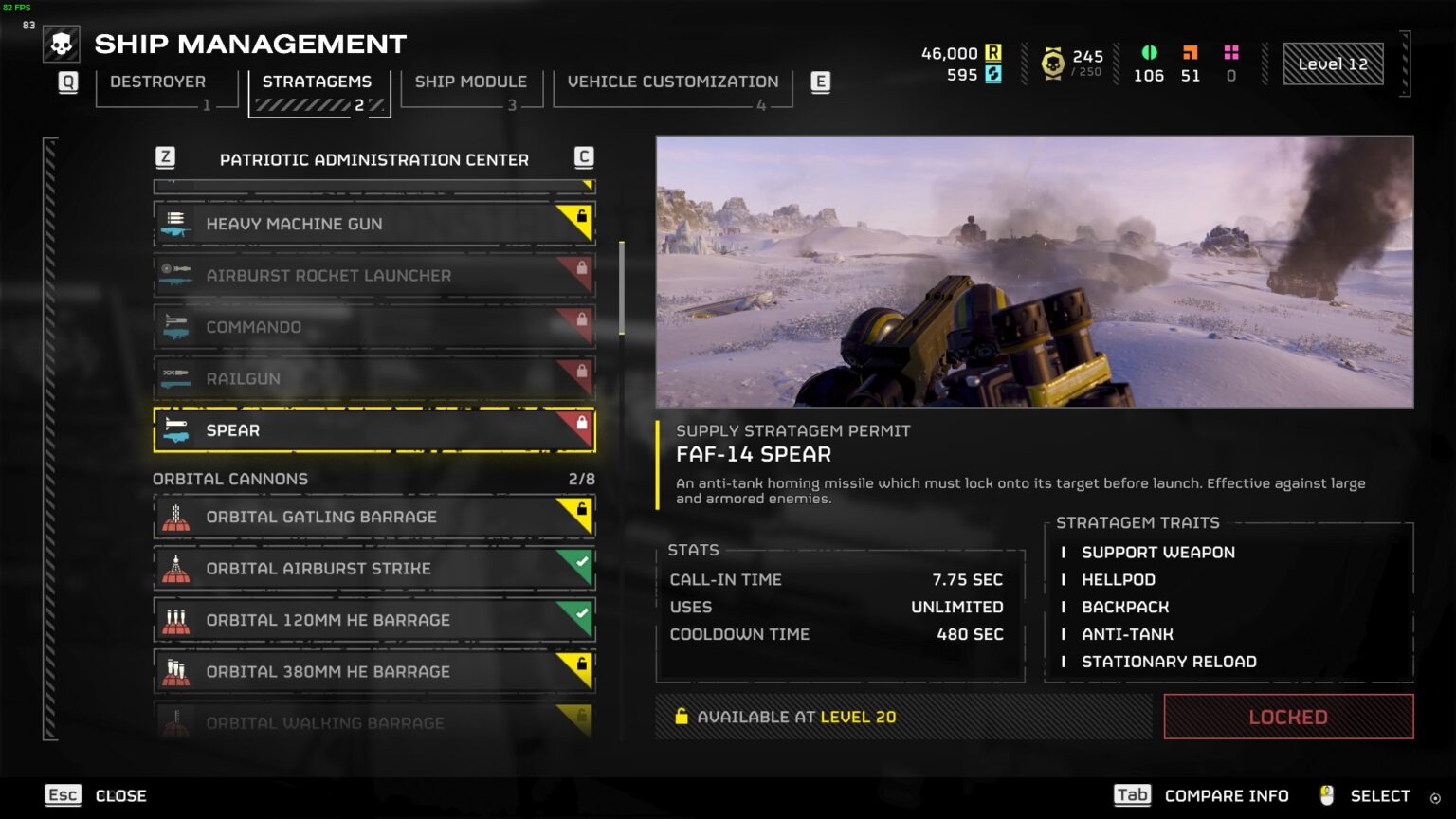Pick the Railgun stratagem

373,378
